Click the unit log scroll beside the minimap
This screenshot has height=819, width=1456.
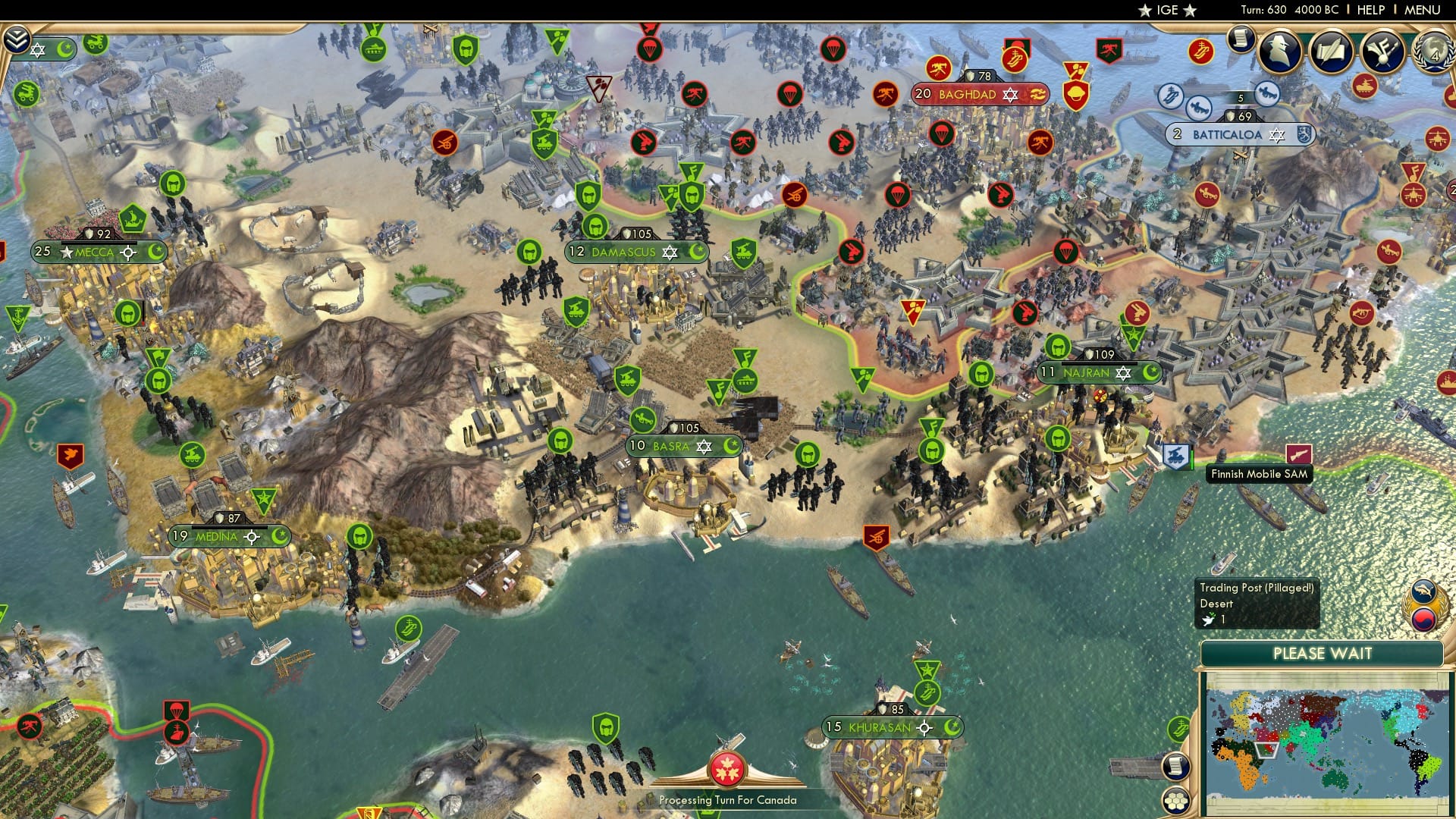point(1175,766)
